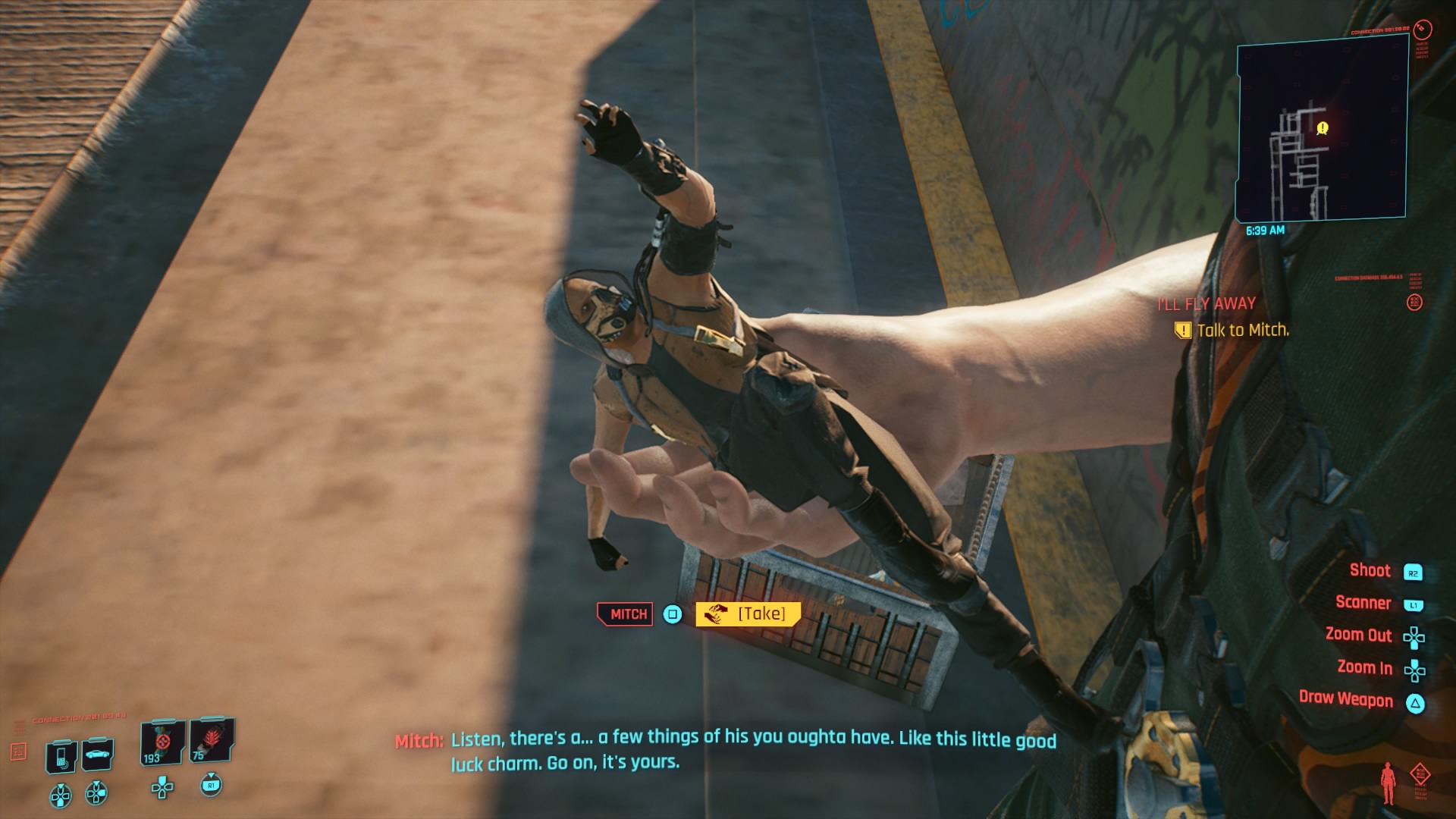Select the consumable slot with 193 count

(x=162, y=743)
